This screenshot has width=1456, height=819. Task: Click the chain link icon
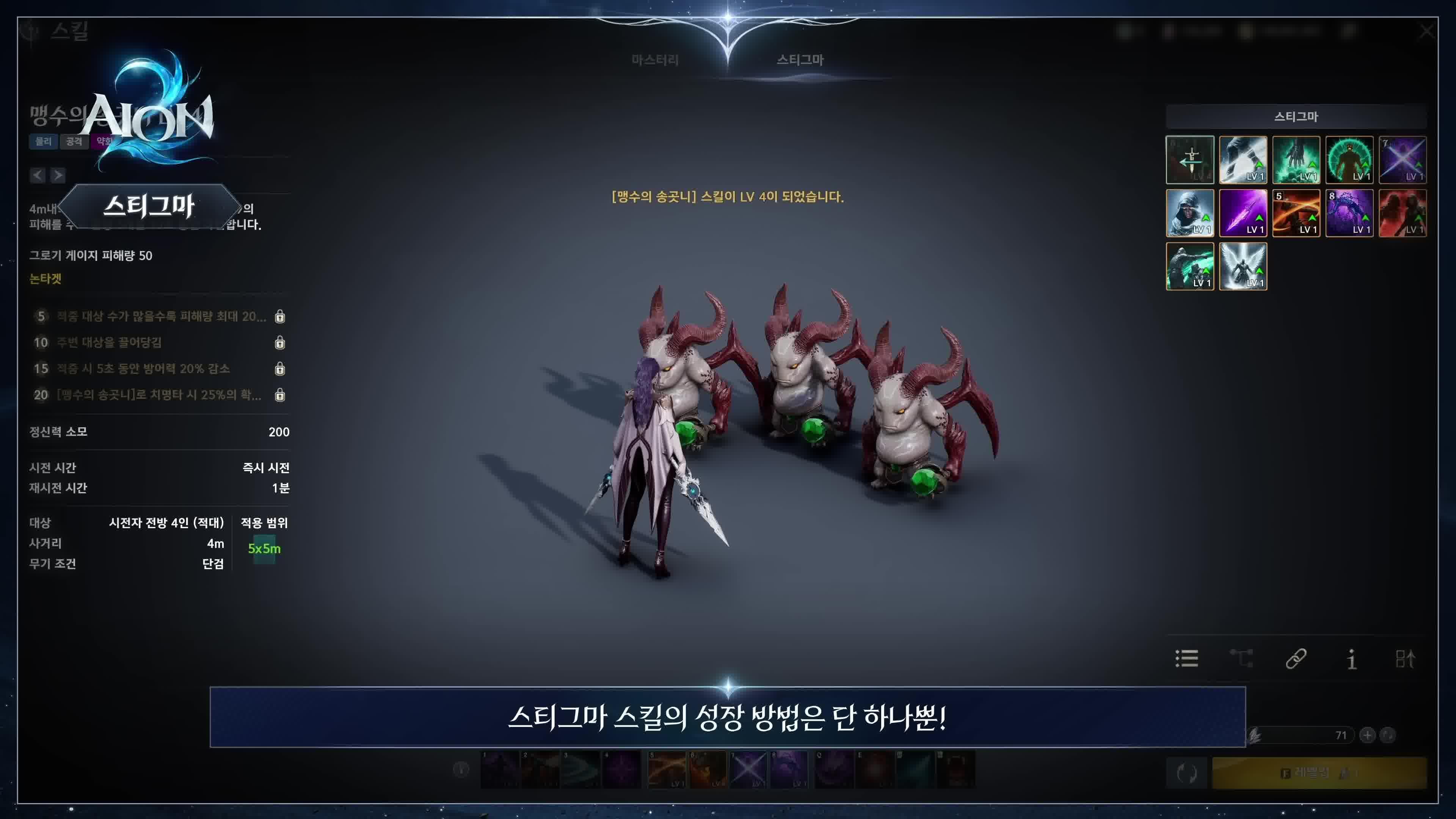[1296, 659]
